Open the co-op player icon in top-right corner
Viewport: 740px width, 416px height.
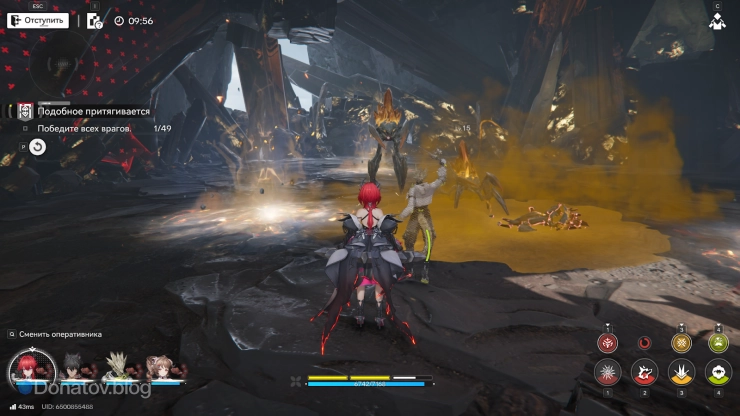(x=717, y=20)
